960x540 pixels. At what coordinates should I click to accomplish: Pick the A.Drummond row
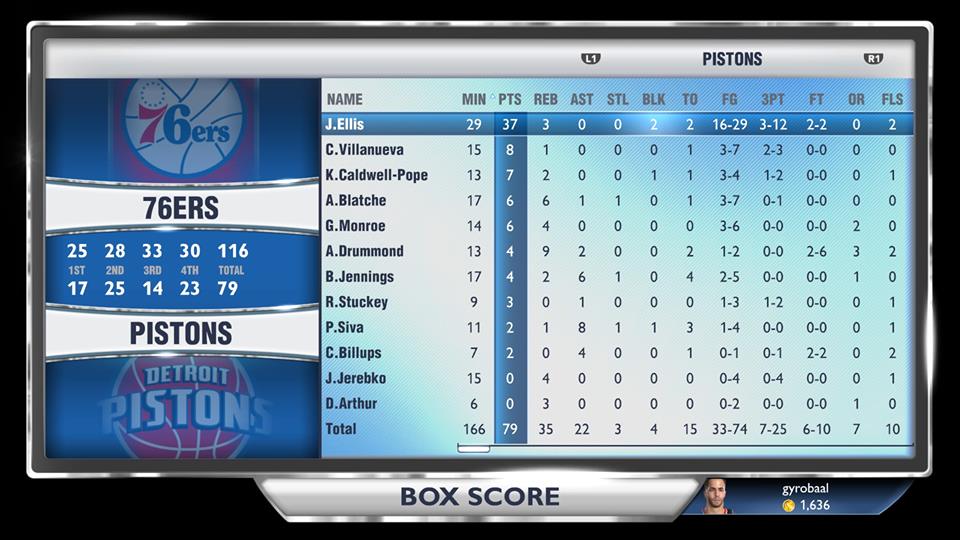(364, 251)
